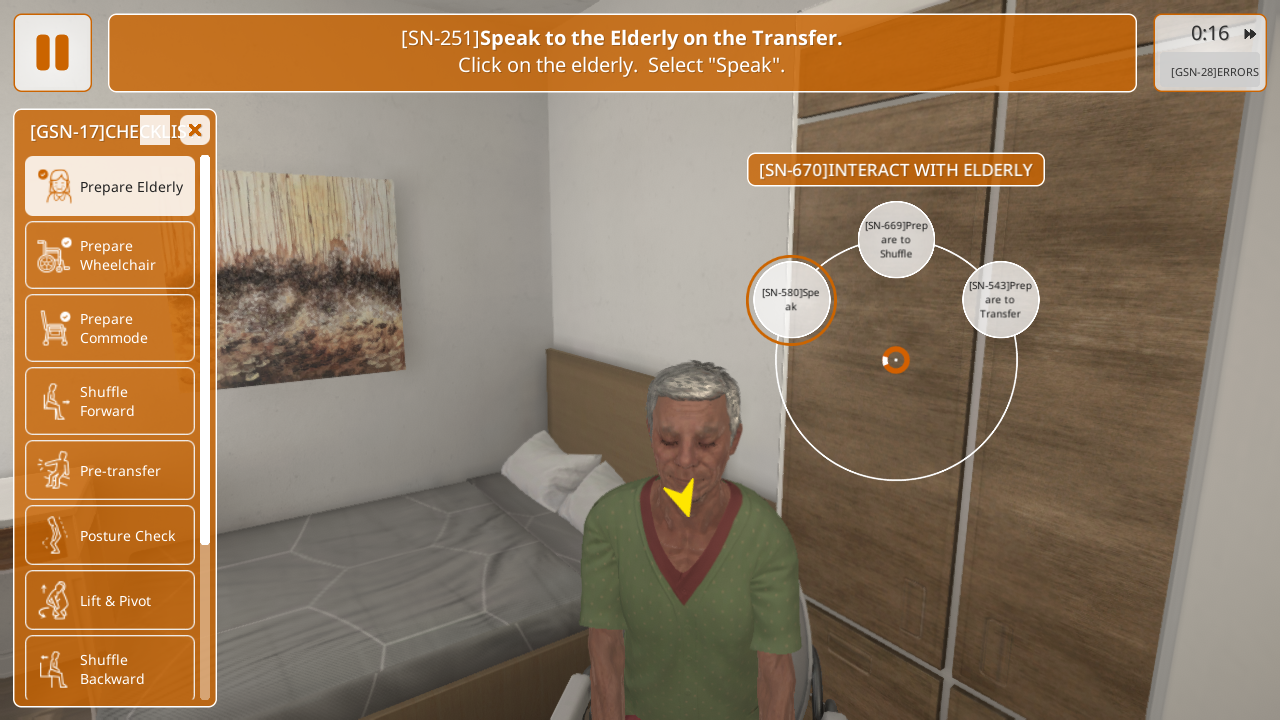This screenshot has width=1280, height=720.
Task: Select the Prepare Wheelchair checklist item
Action: point(110,255)
